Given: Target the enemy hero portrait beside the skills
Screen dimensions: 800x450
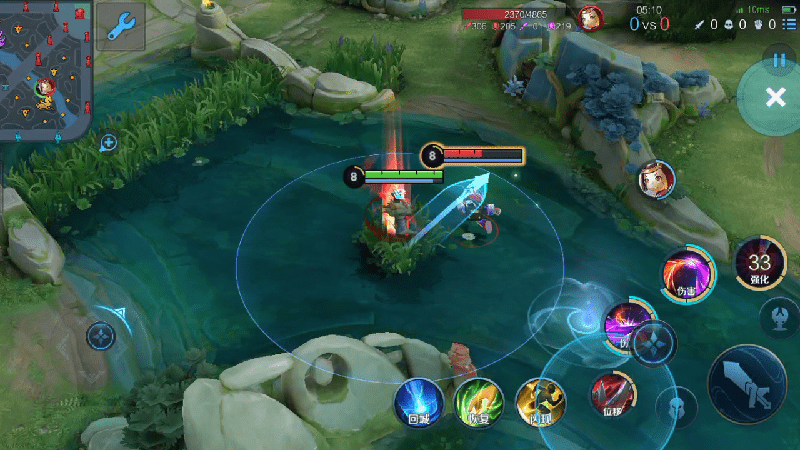Looking at the screenshot, I should pyautogui.click(x=657, y=180).
